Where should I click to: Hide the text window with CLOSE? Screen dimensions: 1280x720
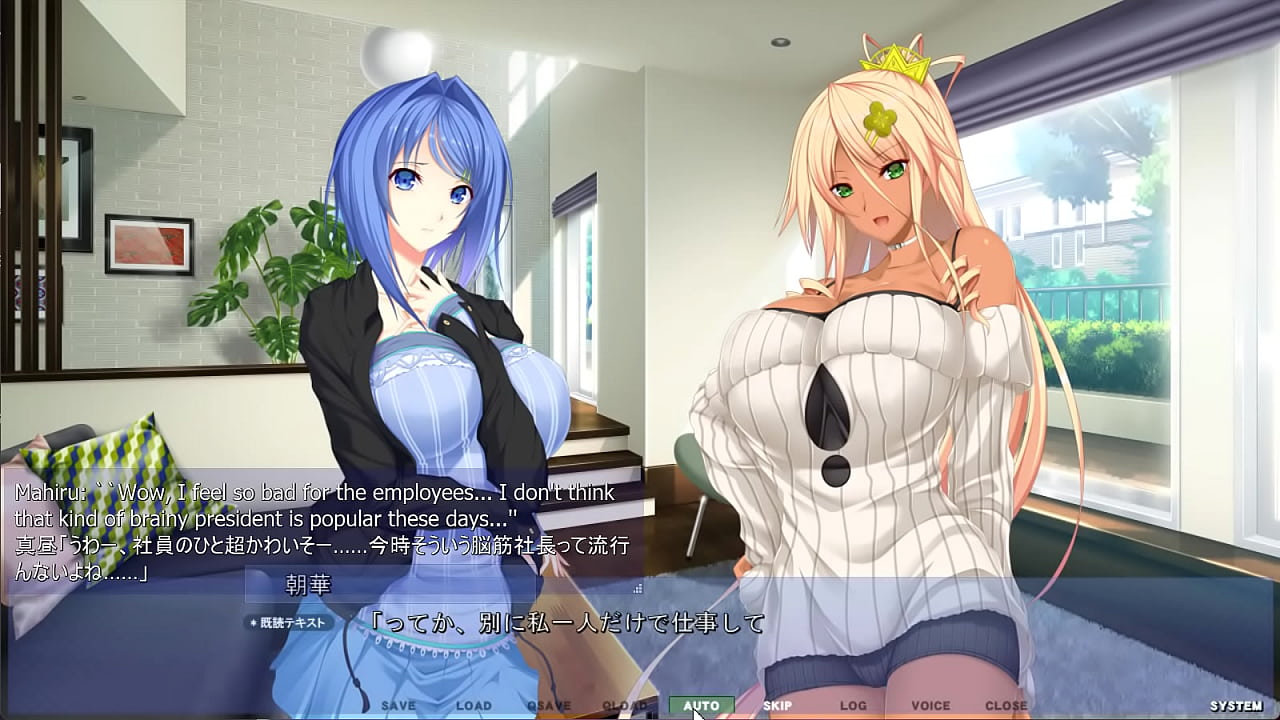(x=1005, y=705)
